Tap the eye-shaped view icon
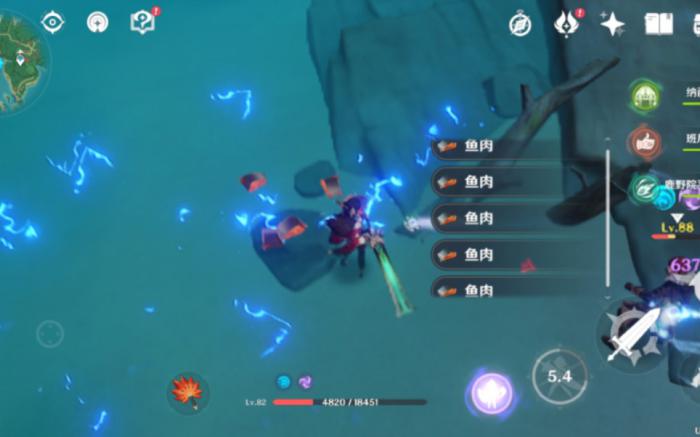 [x=53, y=22]
